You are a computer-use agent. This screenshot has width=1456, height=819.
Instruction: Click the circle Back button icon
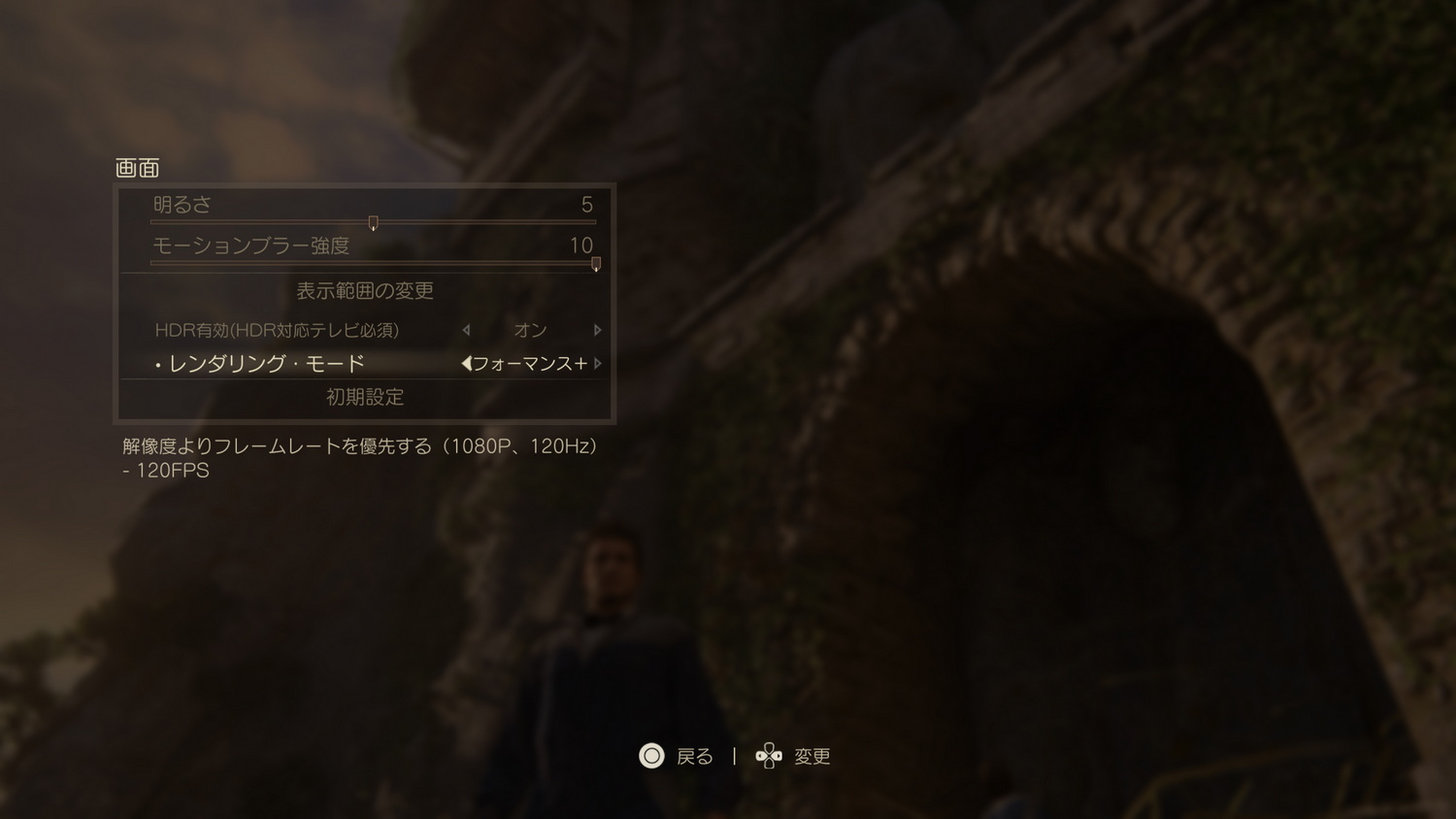[x=652, y=757]
